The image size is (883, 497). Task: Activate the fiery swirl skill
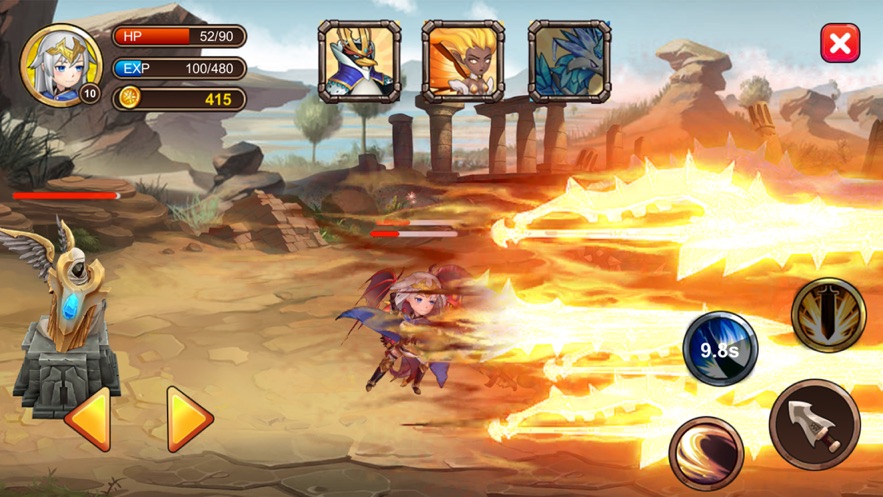pos(706,453)
